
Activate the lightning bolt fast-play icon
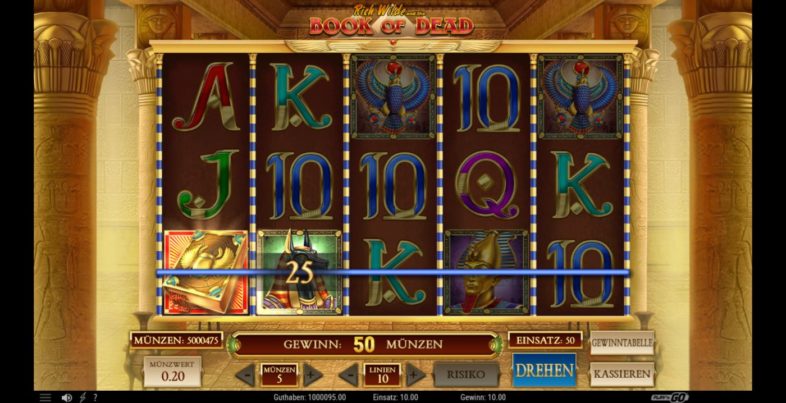tap(82, 397)
